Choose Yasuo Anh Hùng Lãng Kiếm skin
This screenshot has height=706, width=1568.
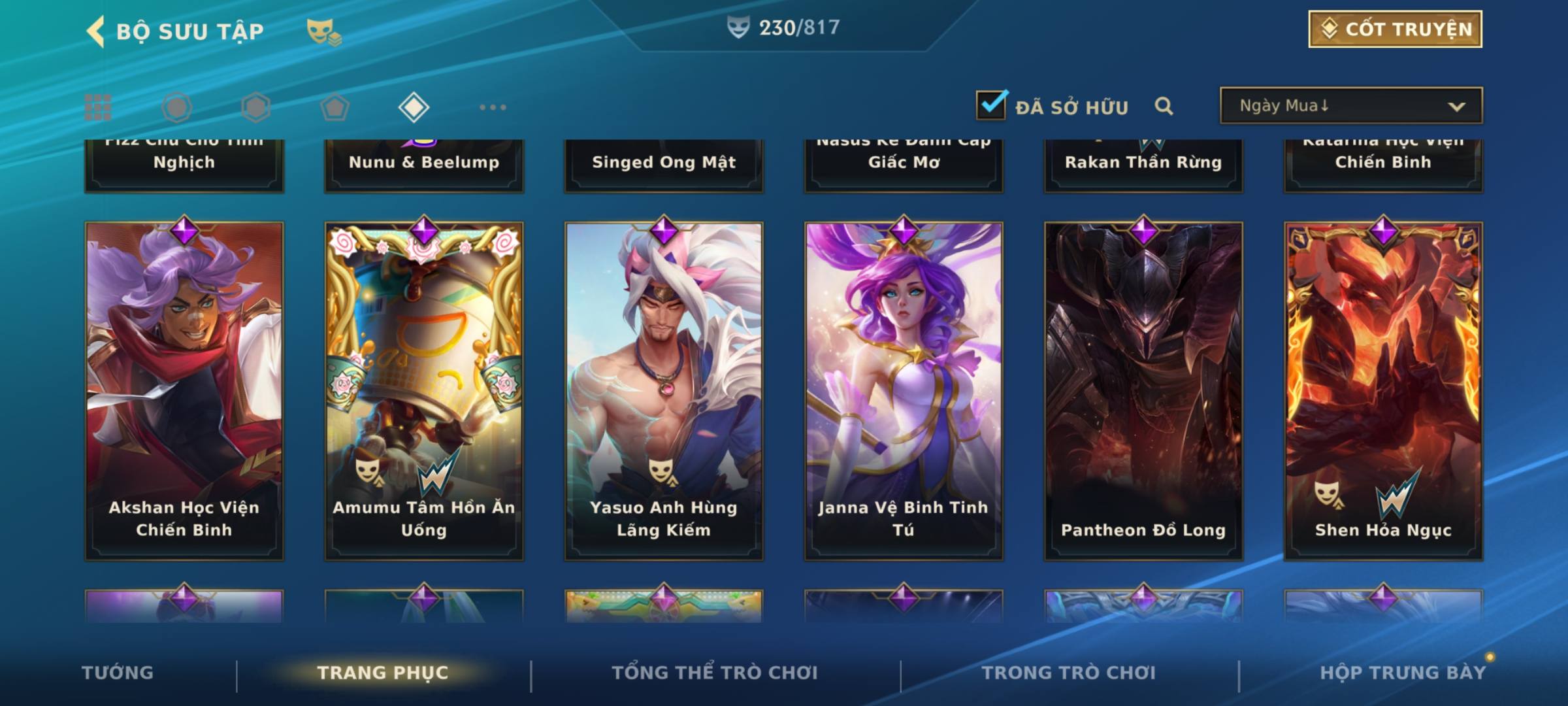click(664, 391)
